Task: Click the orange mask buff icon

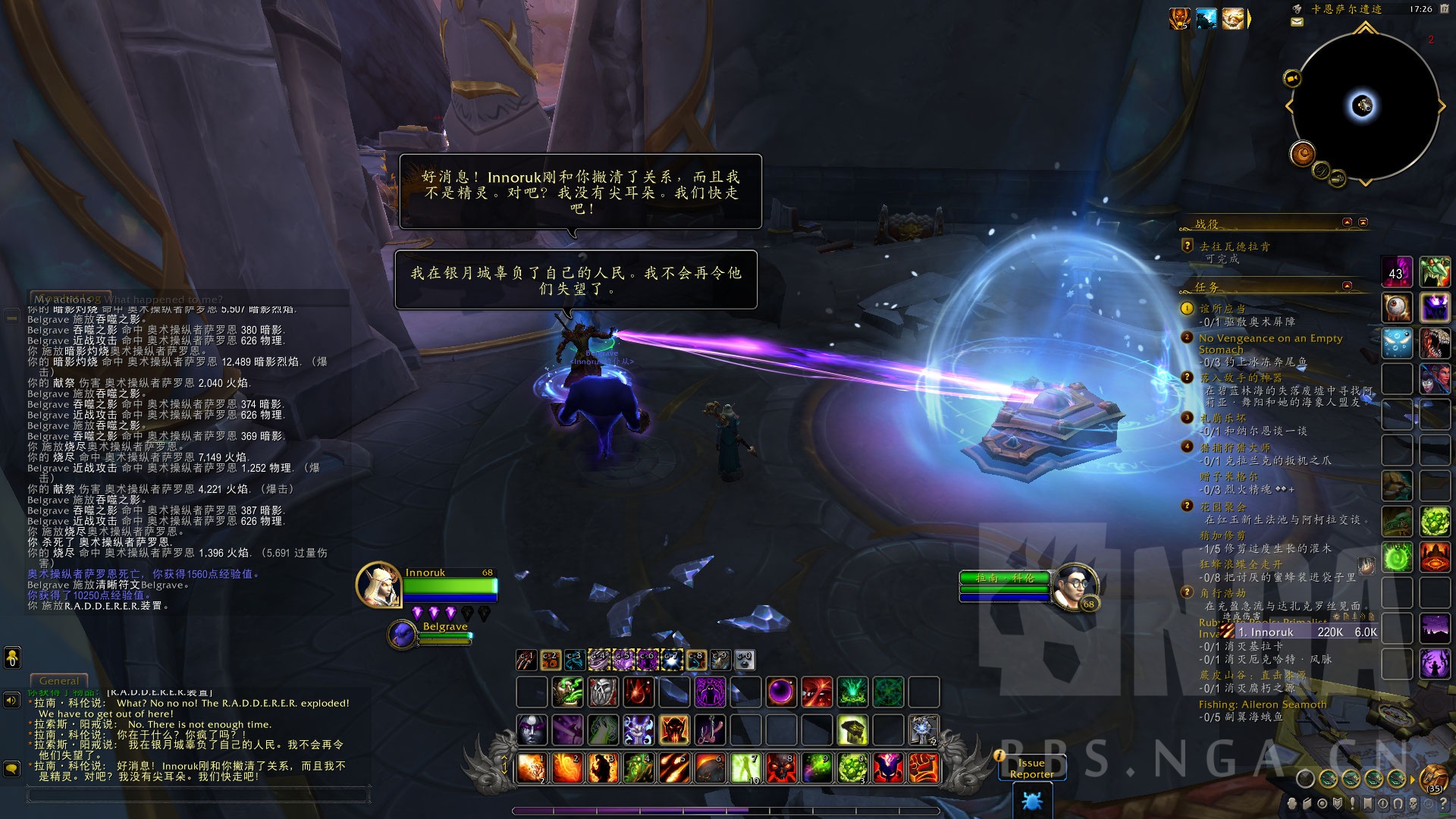Action: (x=1179, y=18)
